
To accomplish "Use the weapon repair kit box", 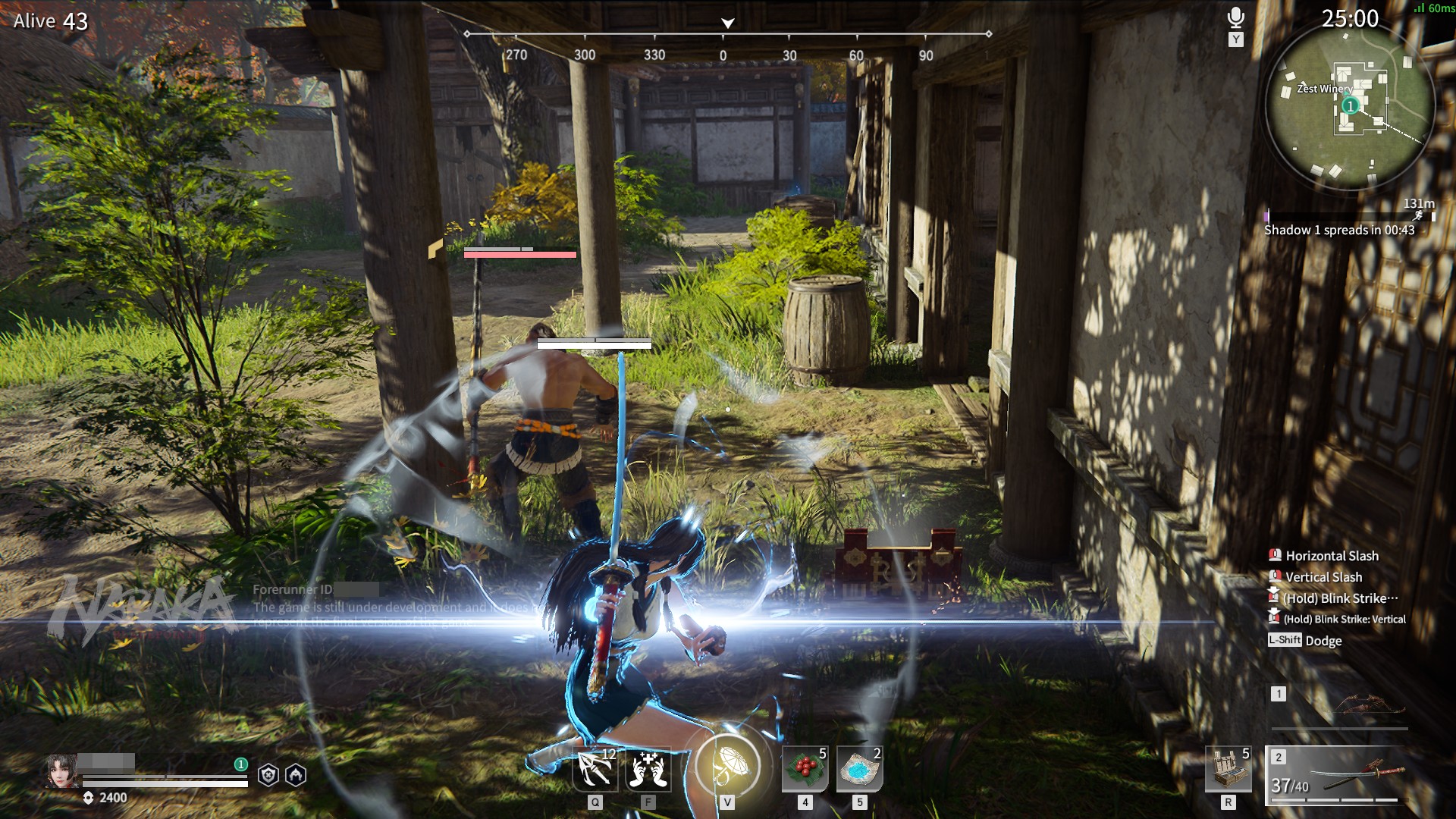I will pos(1228,769).
